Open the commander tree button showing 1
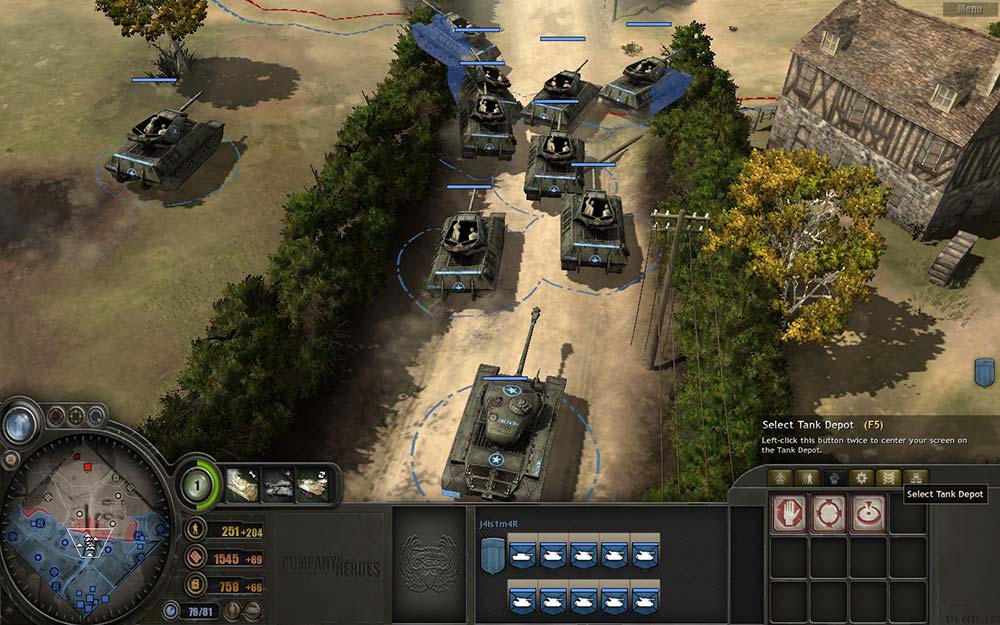 (199, 486)
